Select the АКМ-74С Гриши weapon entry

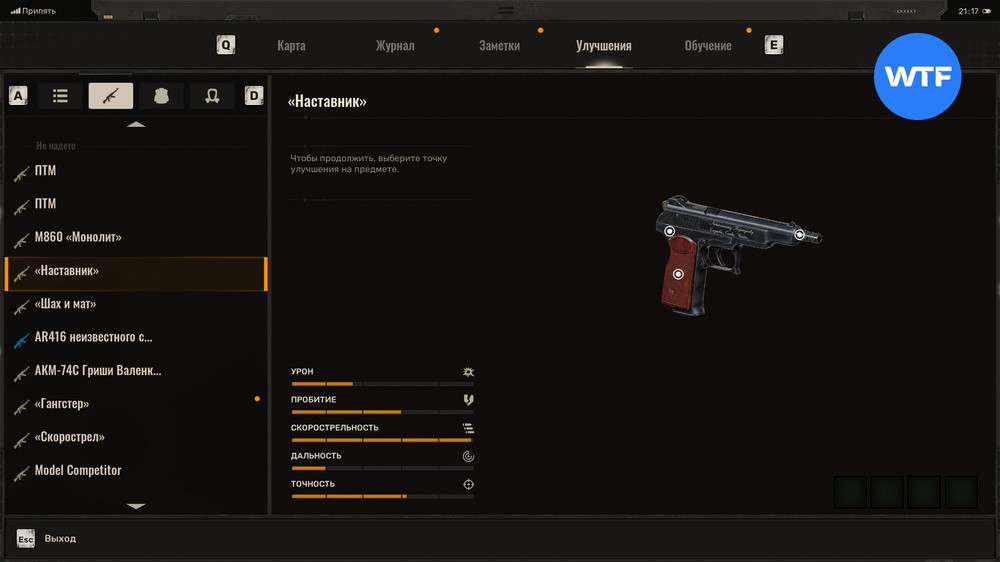97,371
